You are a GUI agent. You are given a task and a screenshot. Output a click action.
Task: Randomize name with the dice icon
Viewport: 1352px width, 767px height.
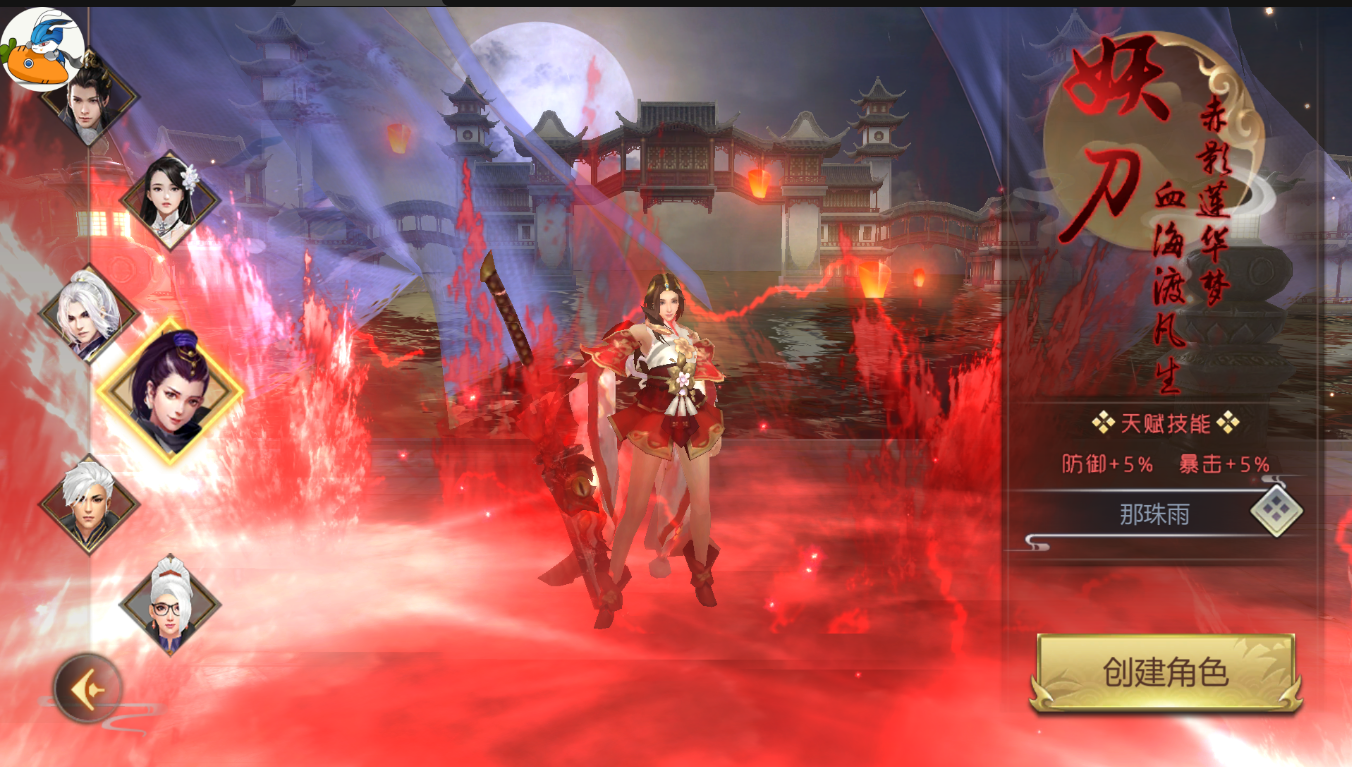(1276, 511)
